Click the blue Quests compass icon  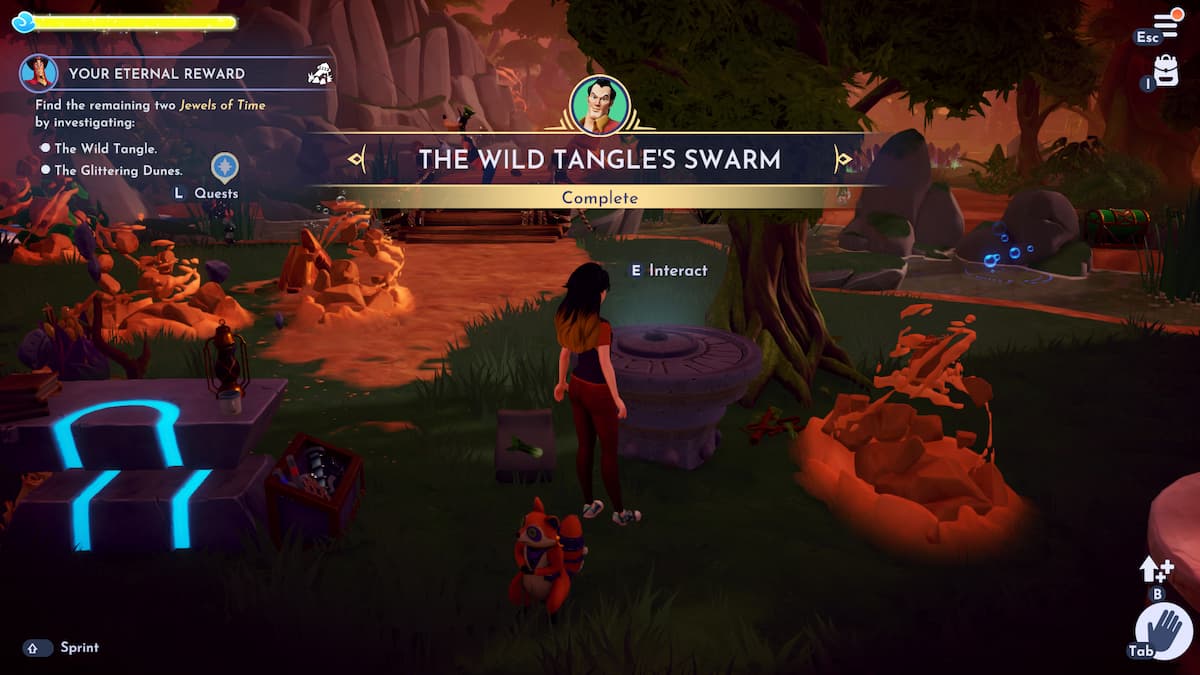tap(225, 166)
